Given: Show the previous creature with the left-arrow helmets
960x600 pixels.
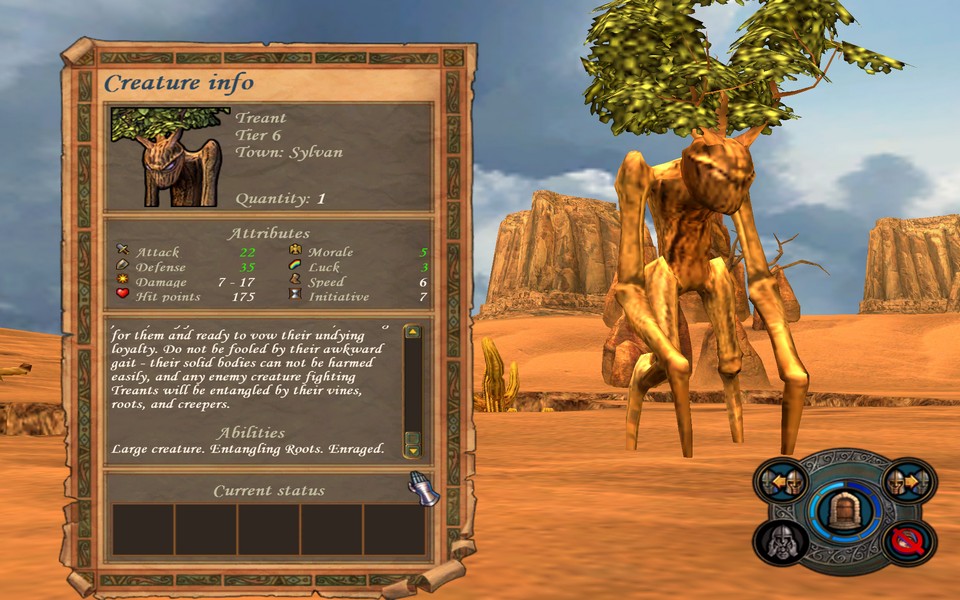Looking at the screenshot, I should coord(782,483).
